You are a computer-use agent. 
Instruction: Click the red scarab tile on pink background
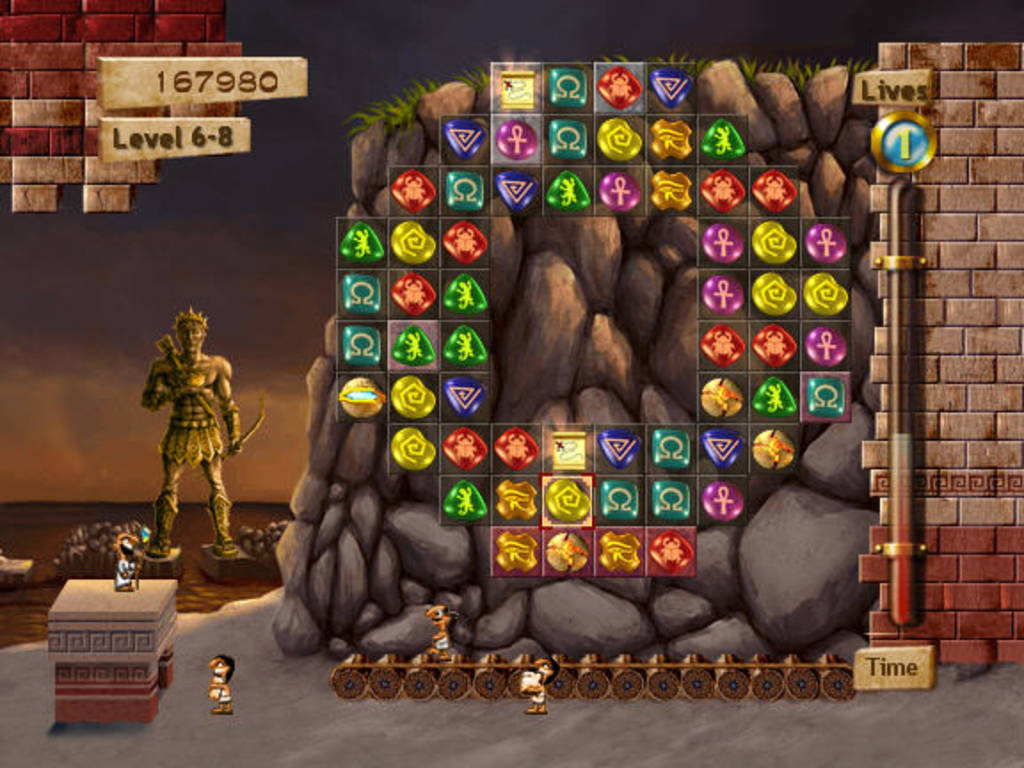click(x=671, y=551)
